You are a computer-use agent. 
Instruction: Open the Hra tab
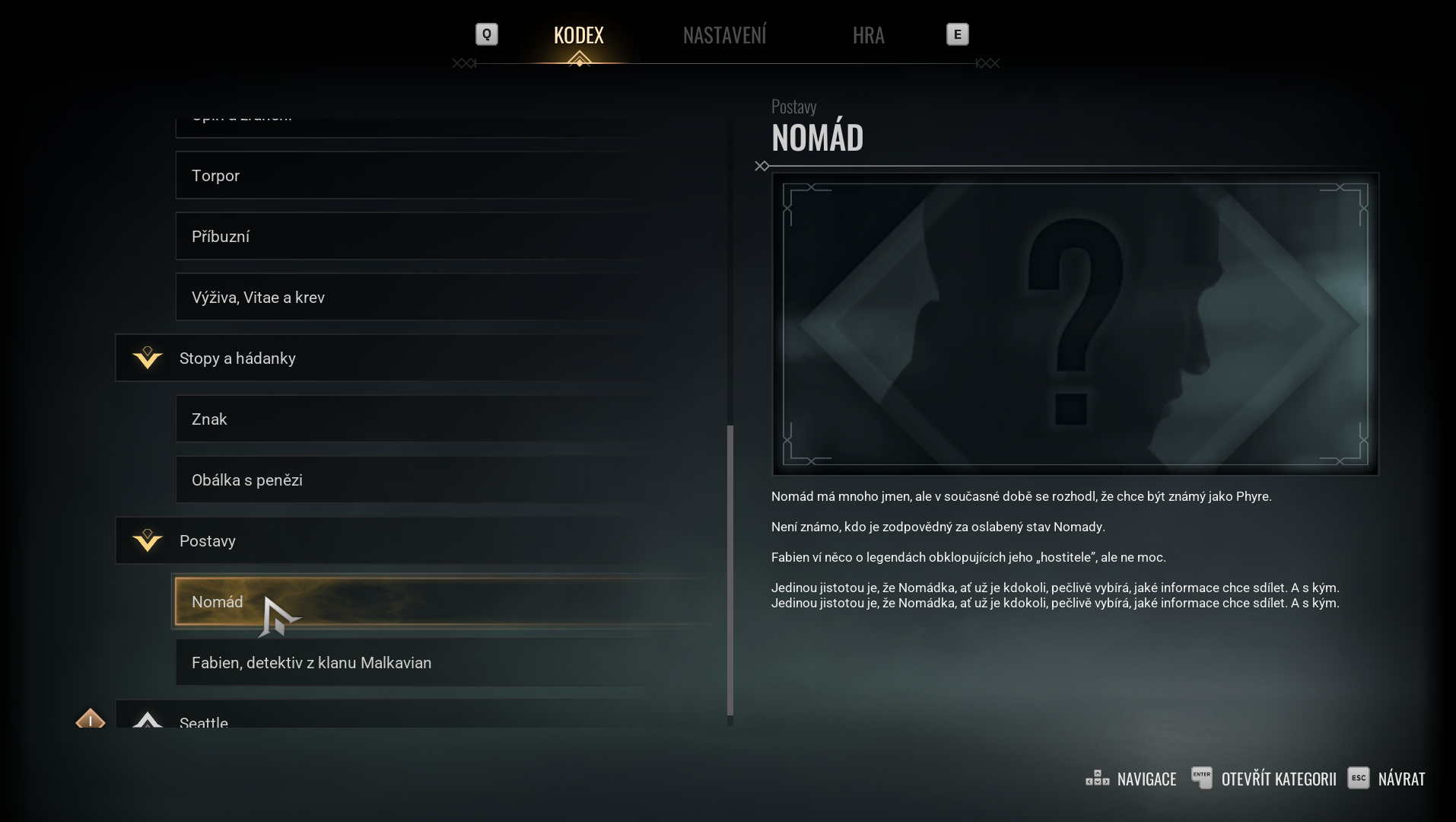coord(868,35)
